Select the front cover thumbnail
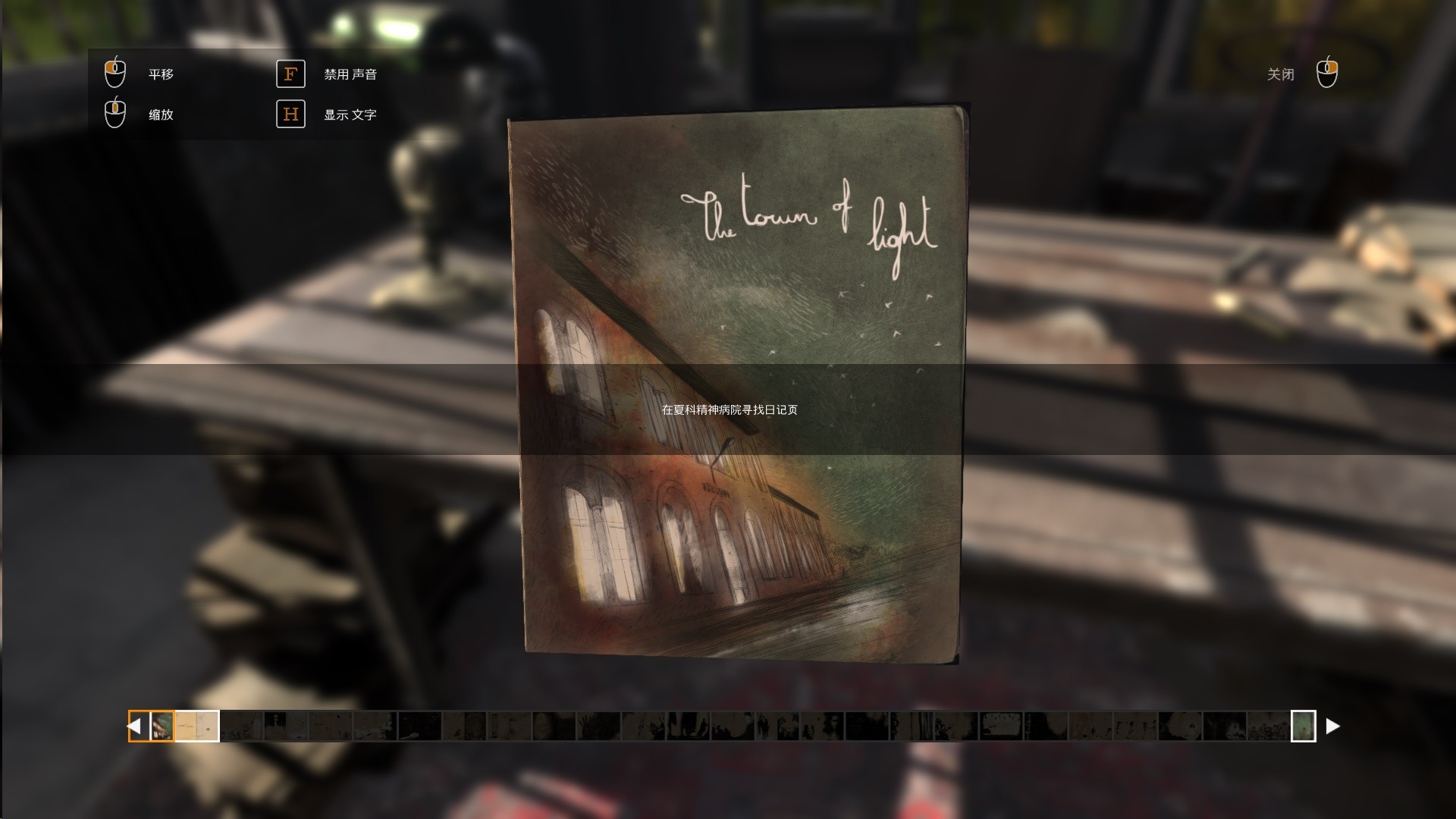Image resolution: width=1456 pixels, height=819 pixels. click(x=162, y=726)
